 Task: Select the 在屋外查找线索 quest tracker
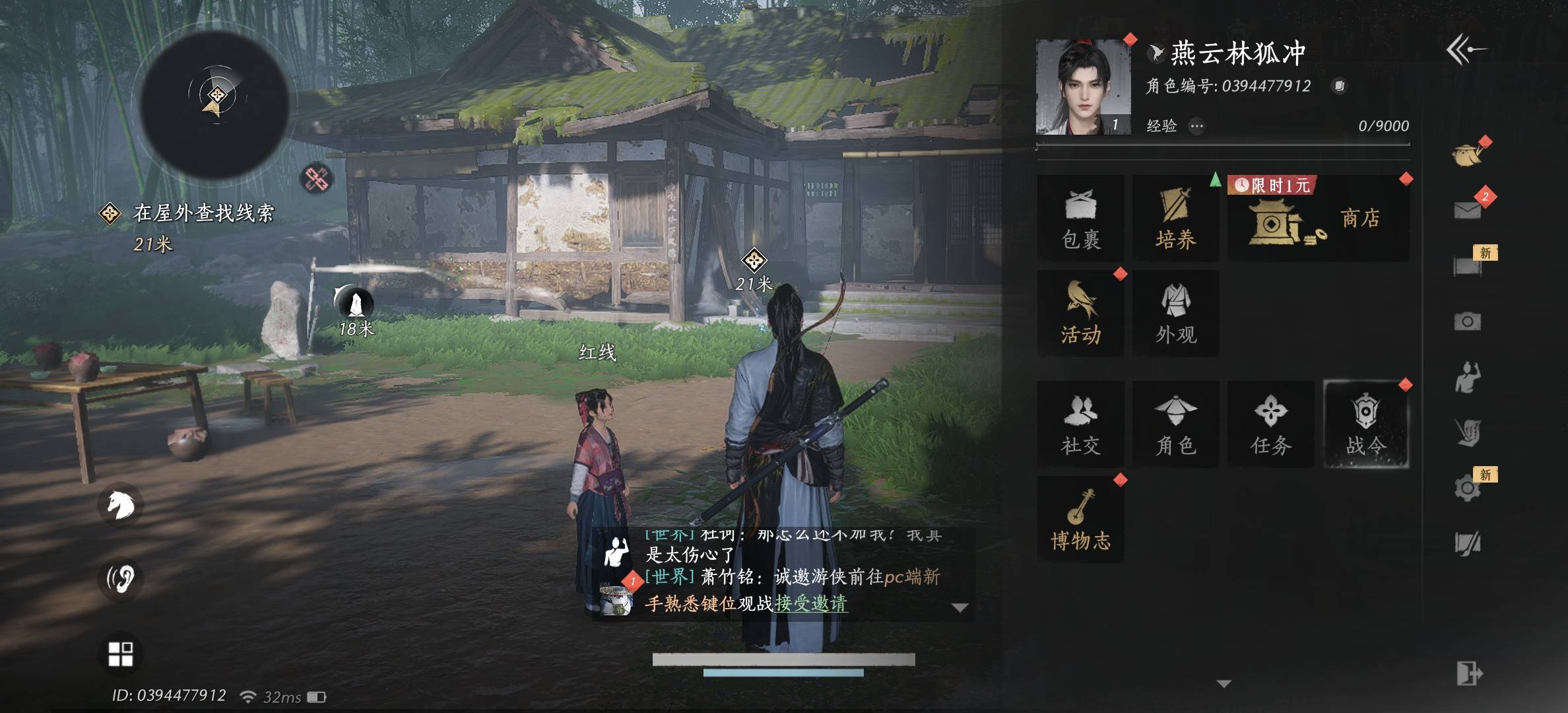pos(203,213)
